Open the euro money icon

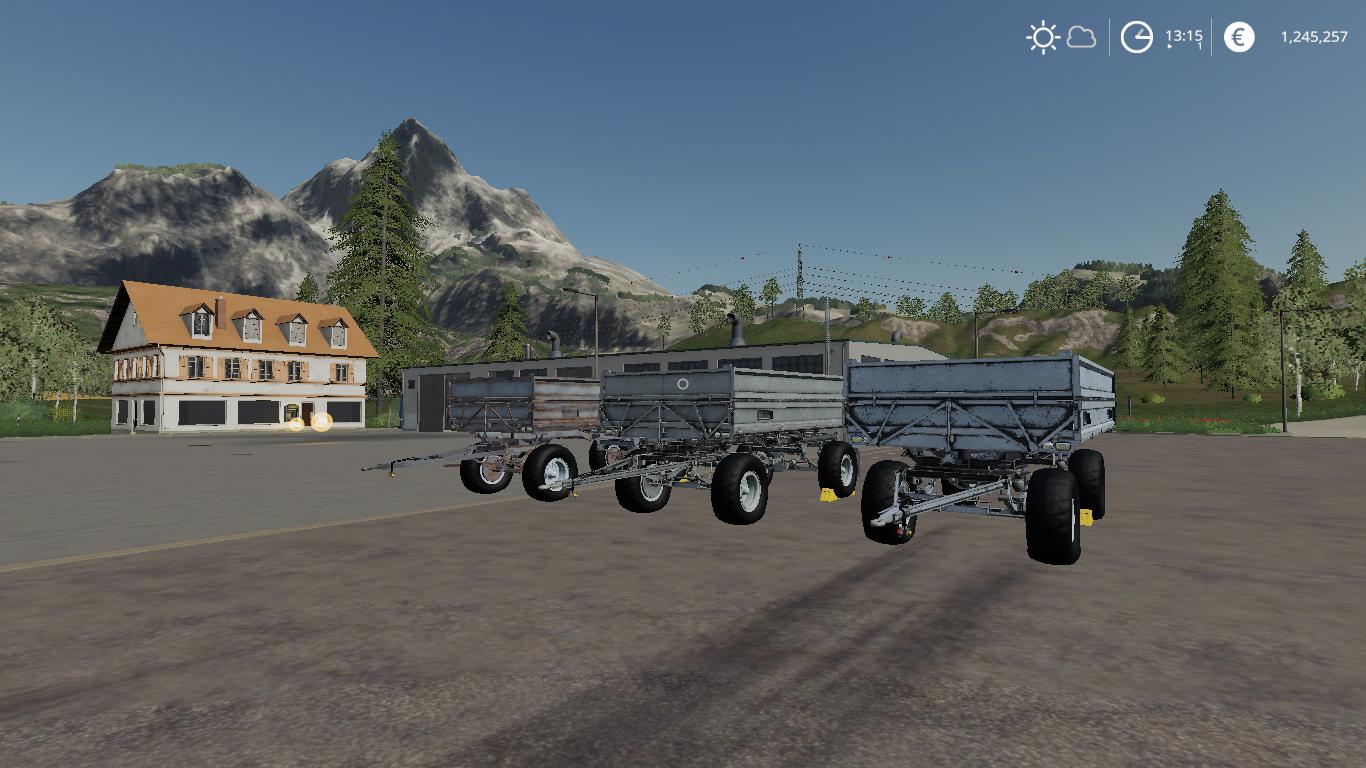click(x=1239, y=38)
